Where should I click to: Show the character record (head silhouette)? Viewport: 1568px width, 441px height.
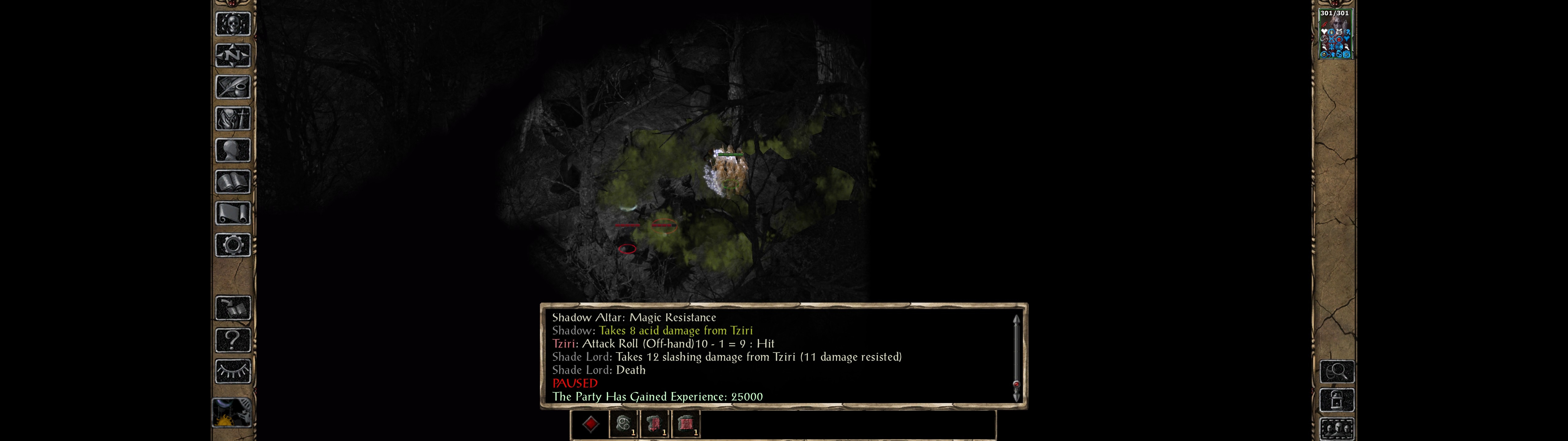(x=232, y=150)
